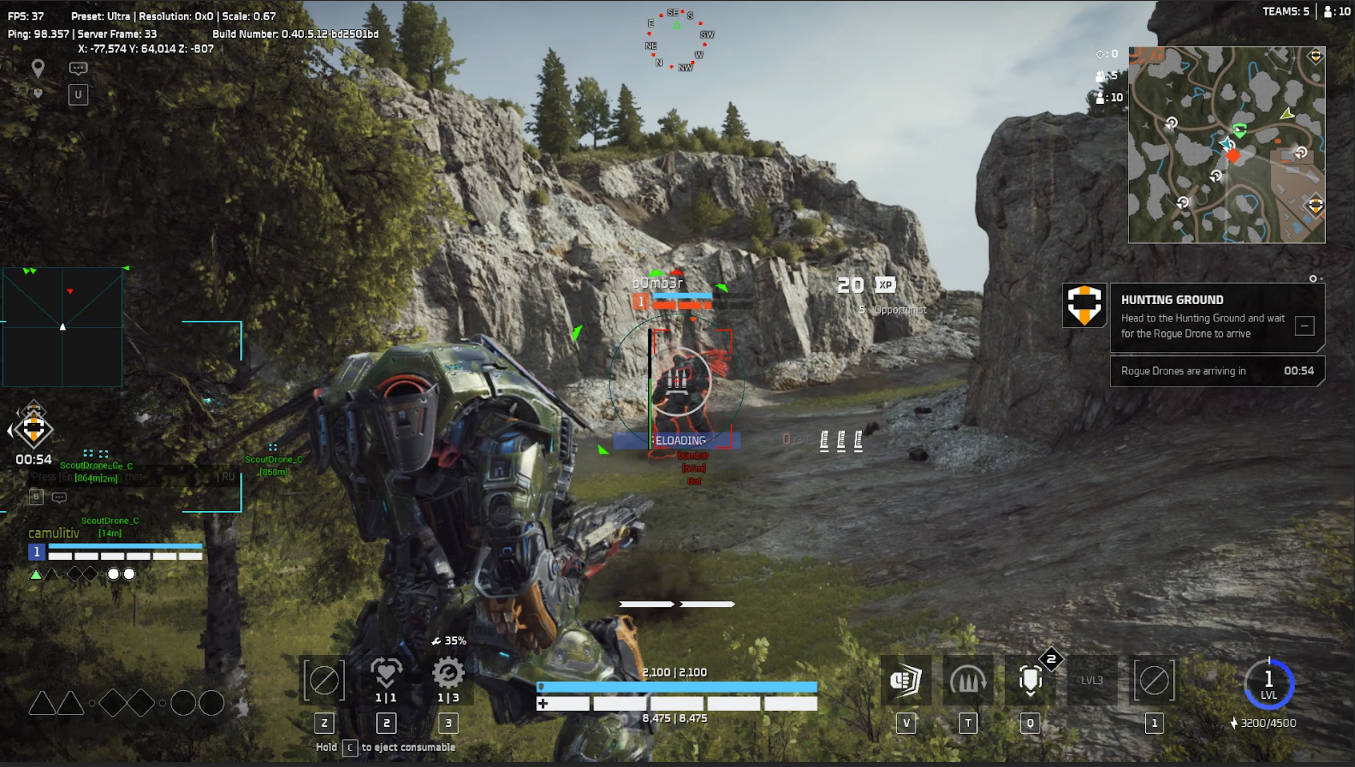Click the Hunting Ground marker above the countdown
Image resolution: width=1355 pixels, height=767 pixels.
pos(34,429)
